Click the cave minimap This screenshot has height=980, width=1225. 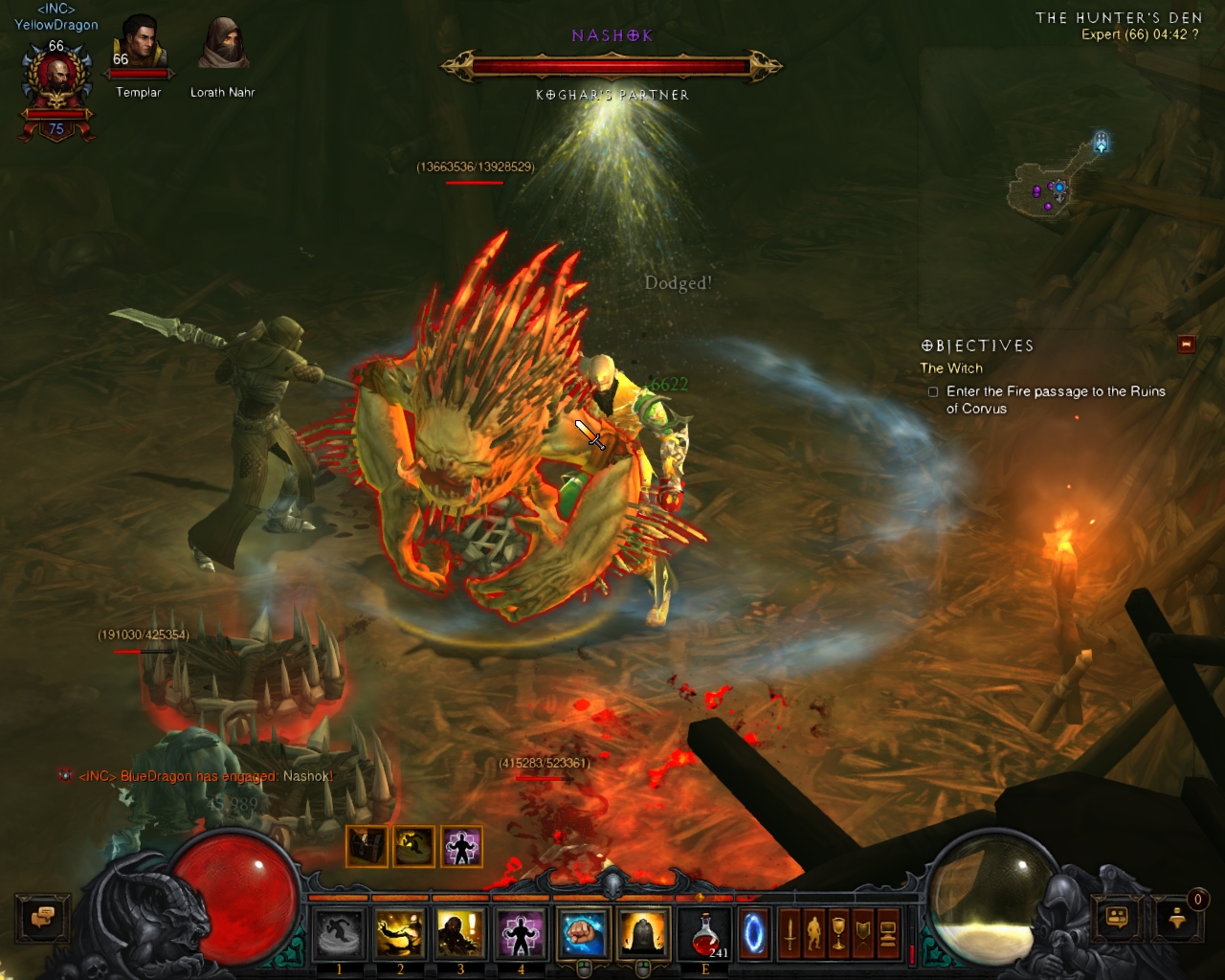pos(1053,182)
